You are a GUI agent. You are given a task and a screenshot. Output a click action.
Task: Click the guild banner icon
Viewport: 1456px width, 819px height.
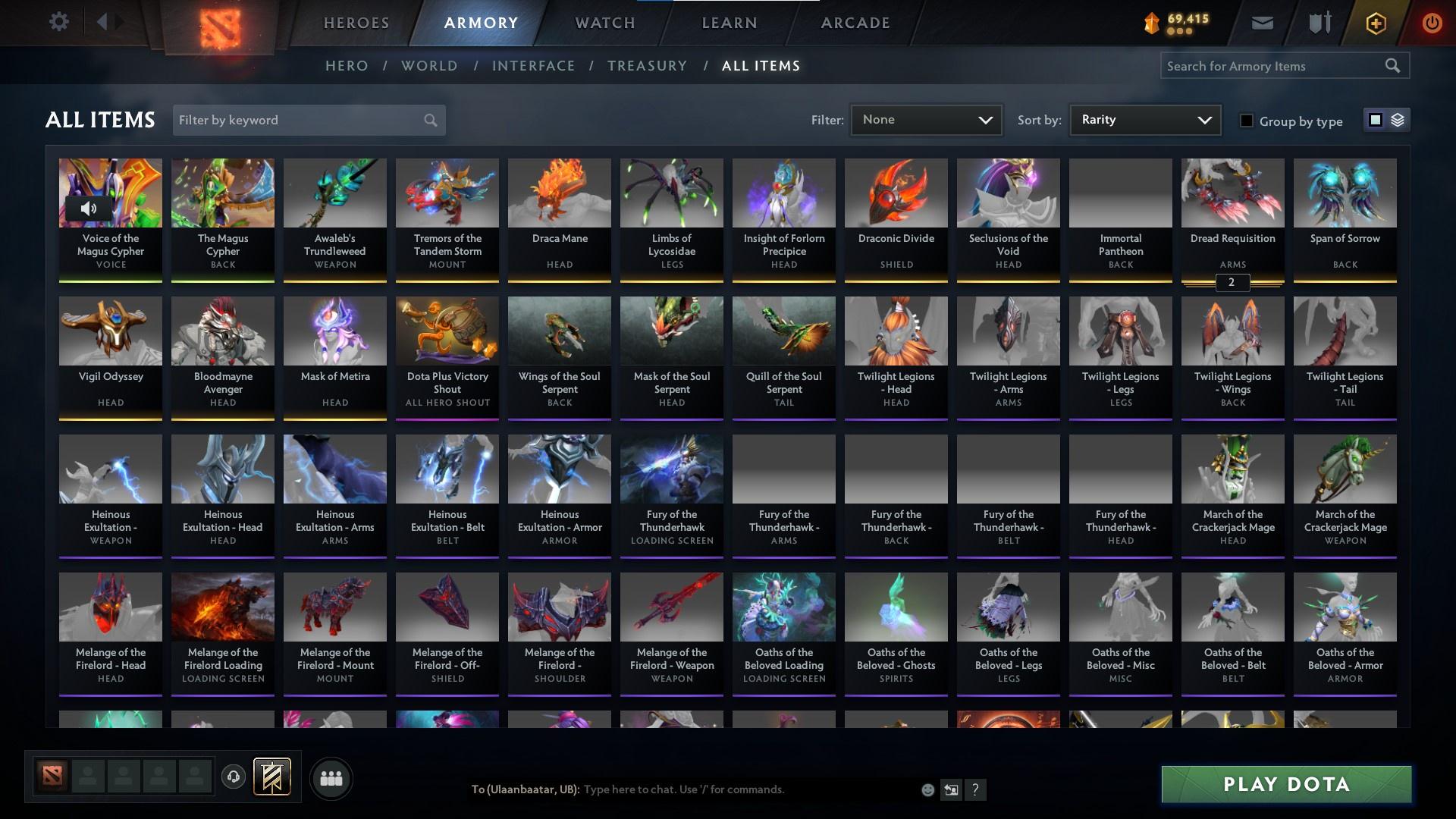point(273,777)
